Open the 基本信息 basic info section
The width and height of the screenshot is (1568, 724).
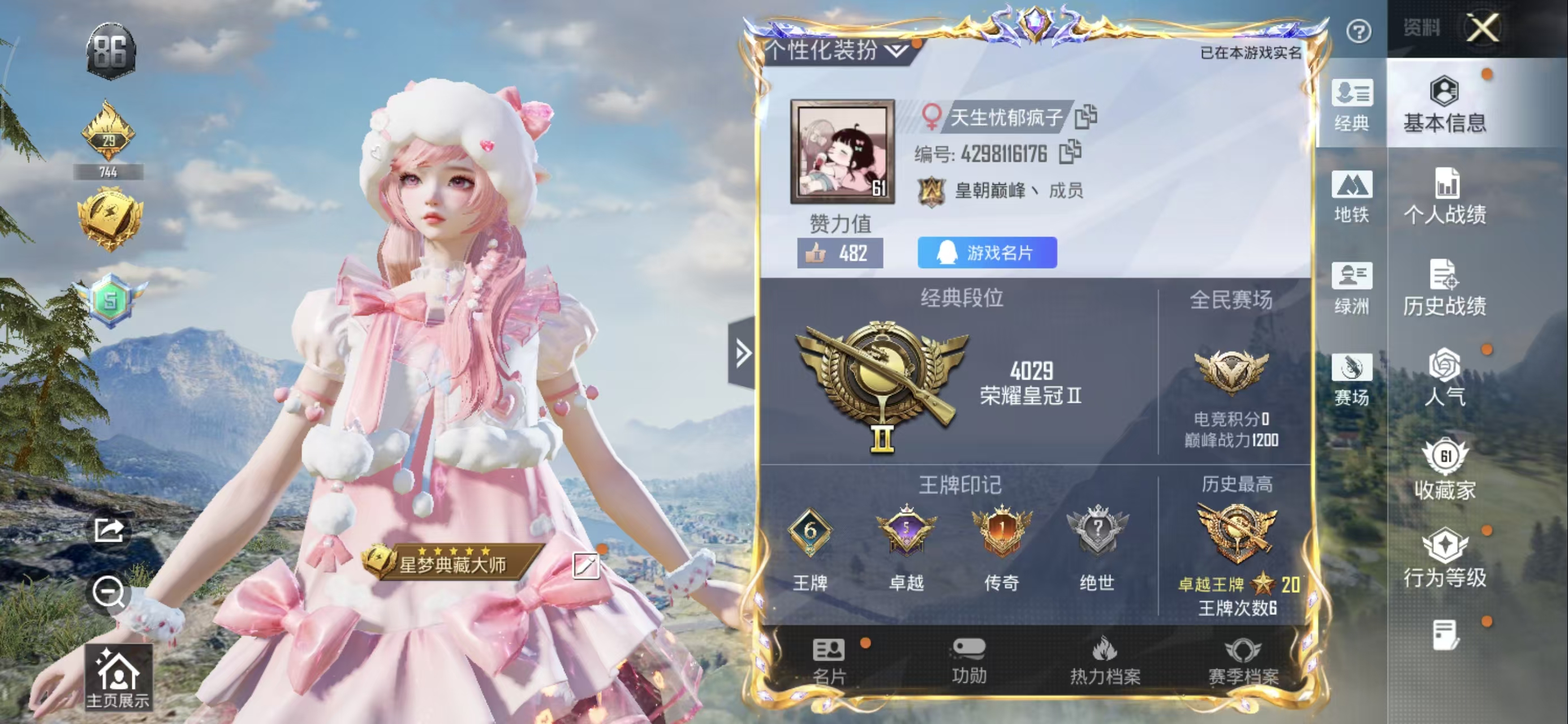[x=1444, y=105]
